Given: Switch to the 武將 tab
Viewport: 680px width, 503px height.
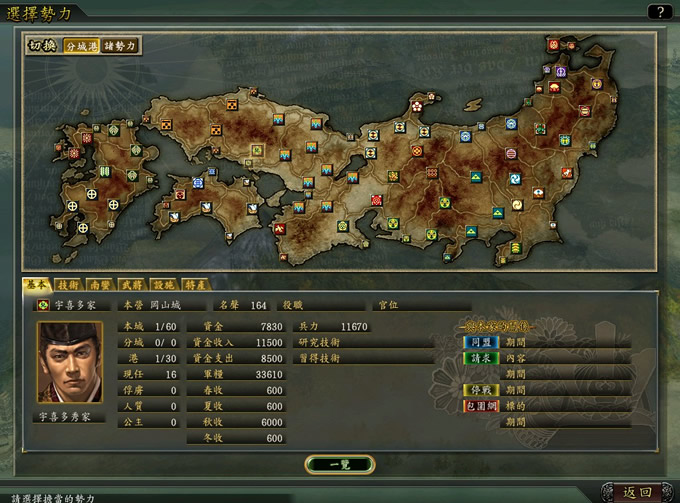Looking at the screenshot, I should 131,285.
